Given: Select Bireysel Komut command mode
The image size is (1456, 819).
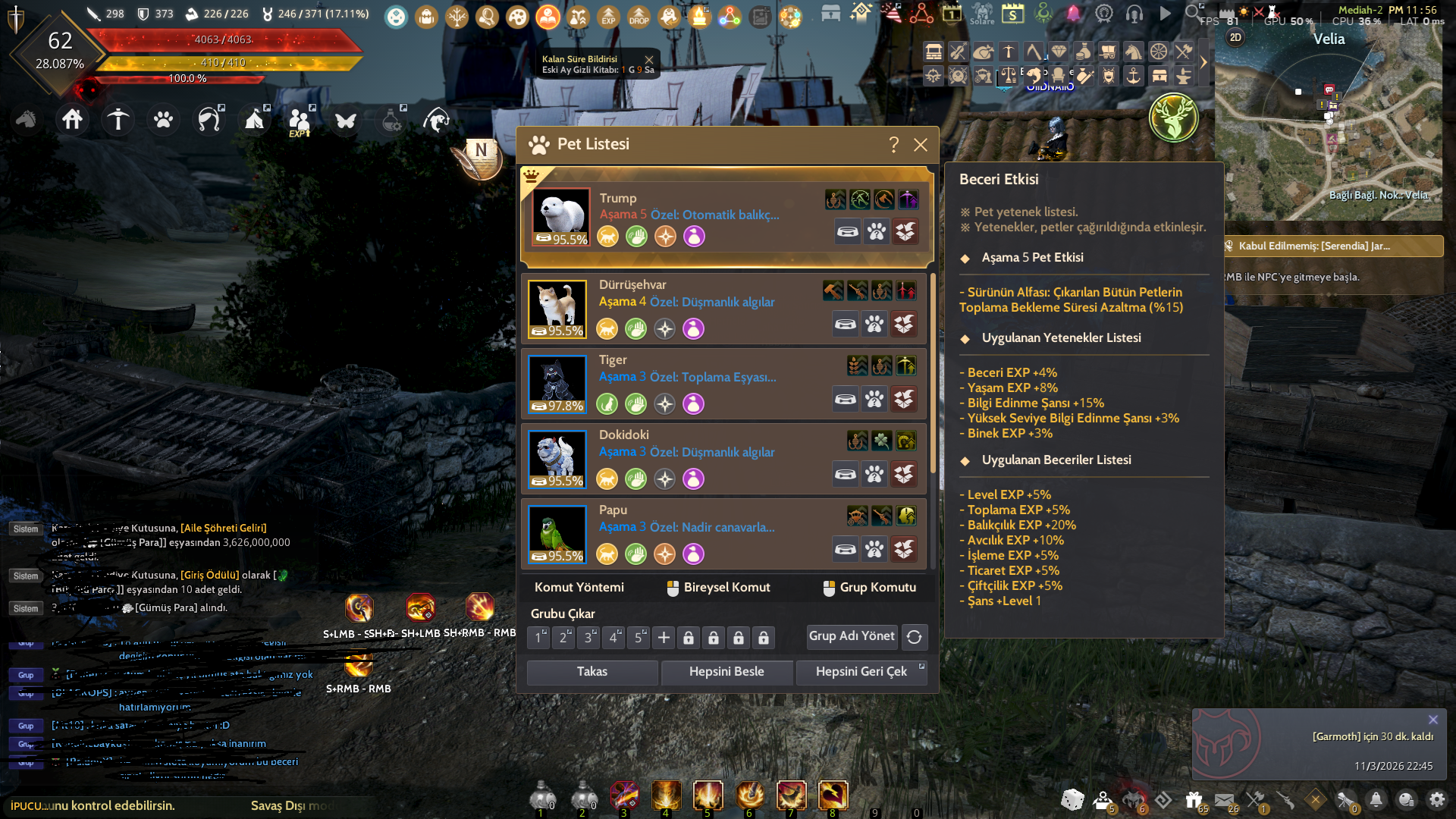Looking at the screenshot, I should point(717,588).
